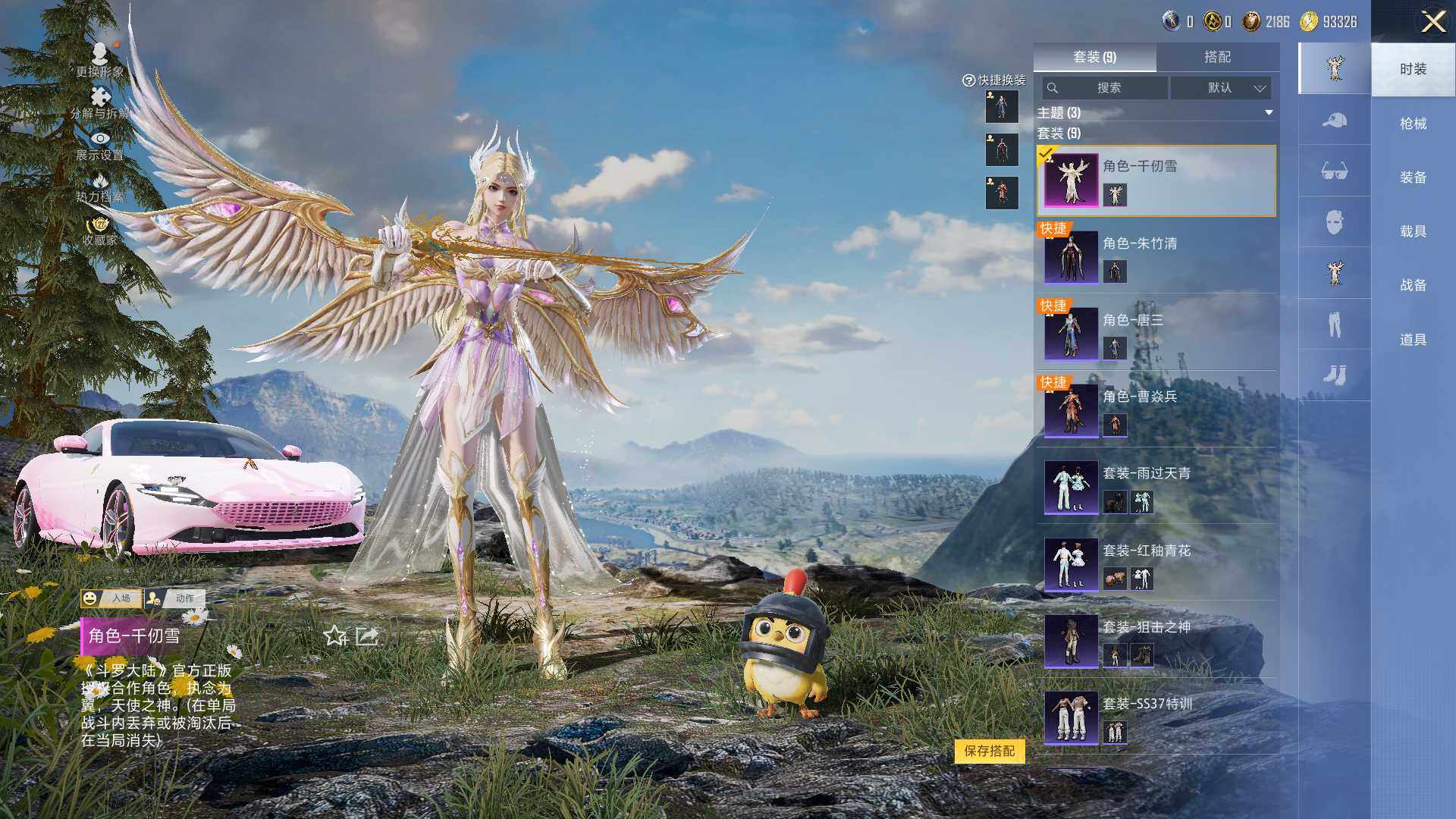Select the 套装 (9) tab
The image size is (1456, 819).
click(x=1094, y=57)
